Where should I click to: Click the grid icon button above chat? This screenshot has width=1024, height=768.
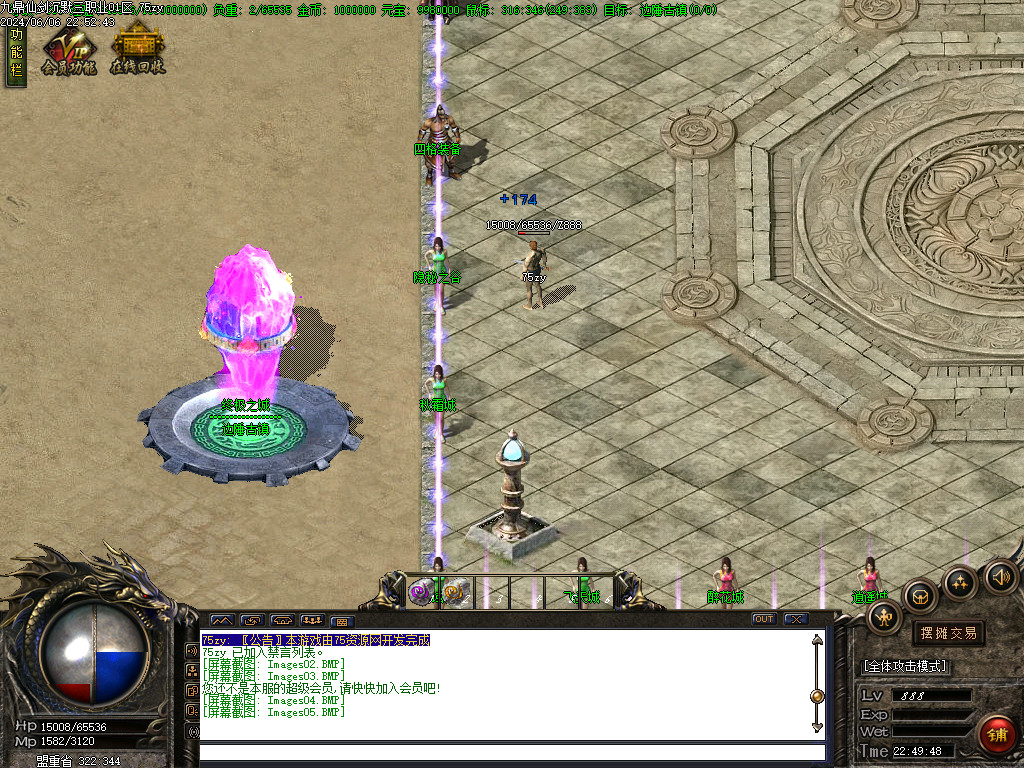pyautogui.click(x=340, y=621)
